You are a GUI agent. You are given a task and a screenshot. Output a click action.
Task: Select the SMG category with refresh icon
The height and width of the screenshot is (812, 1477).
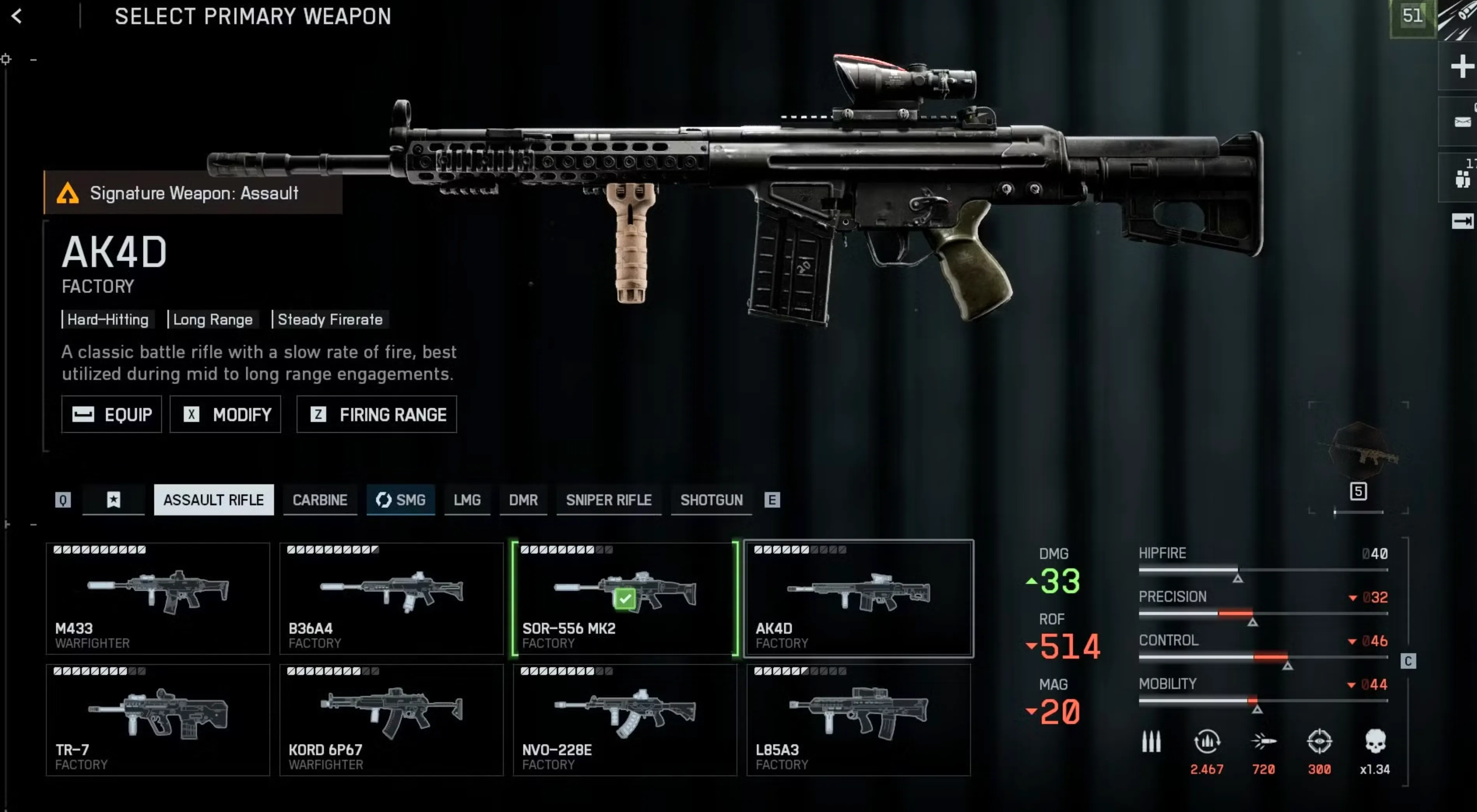click(x=401, y=499)
